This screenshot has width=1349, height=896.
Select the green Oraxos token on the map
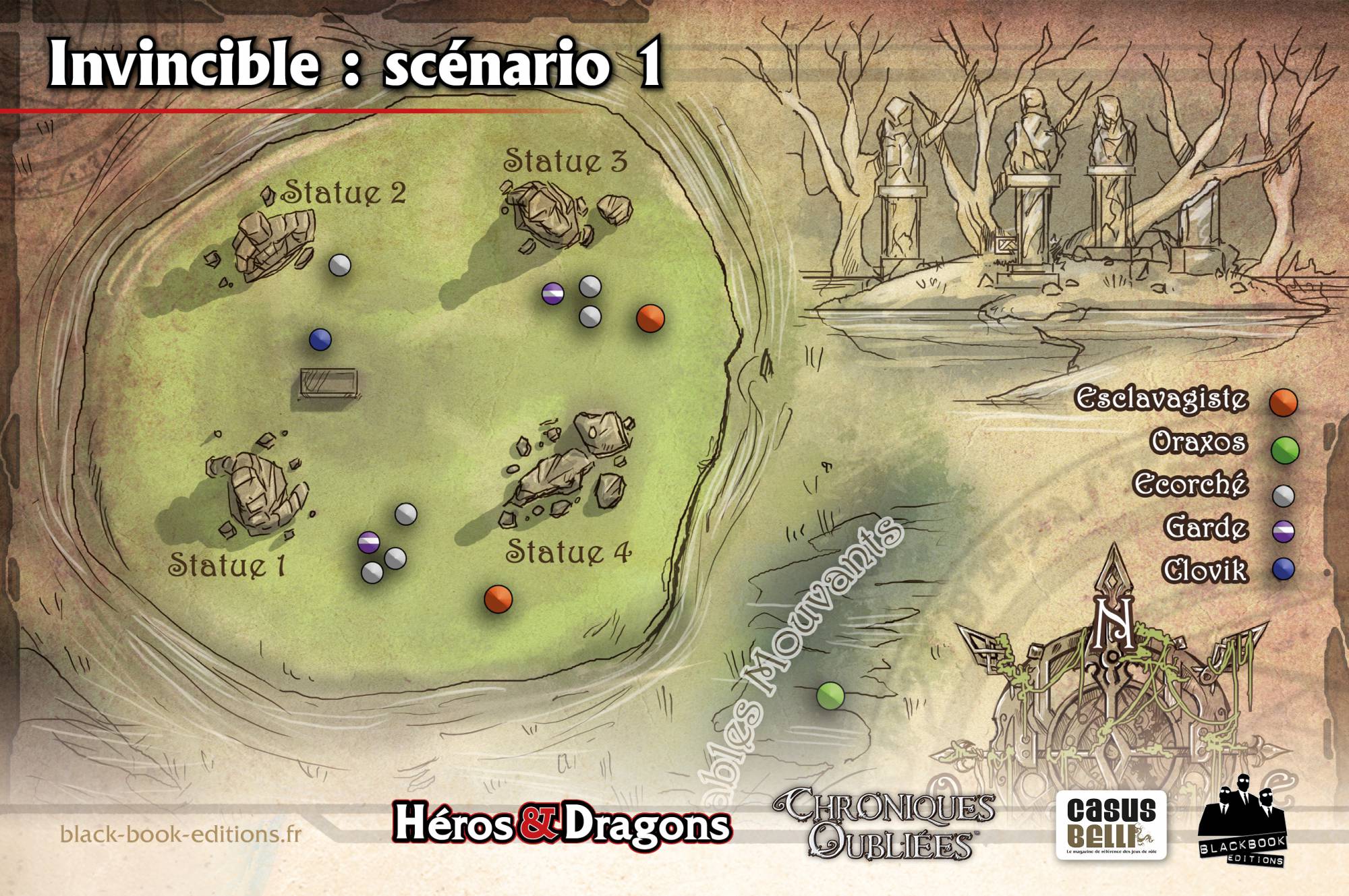tap(830, 695)
